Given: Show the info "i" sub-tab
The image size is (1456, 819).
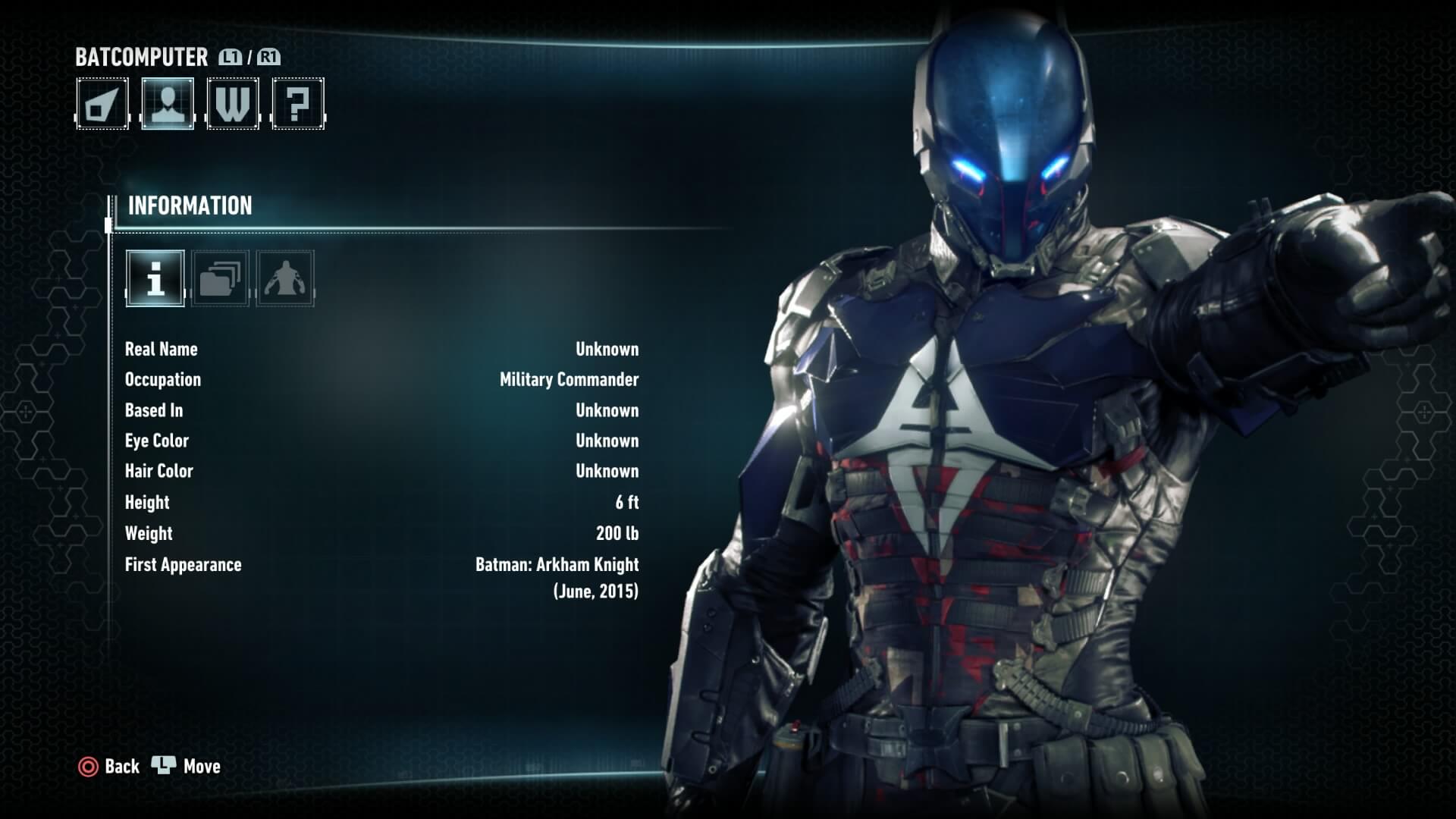Looking at the screenshot, I should click(155, 278).
